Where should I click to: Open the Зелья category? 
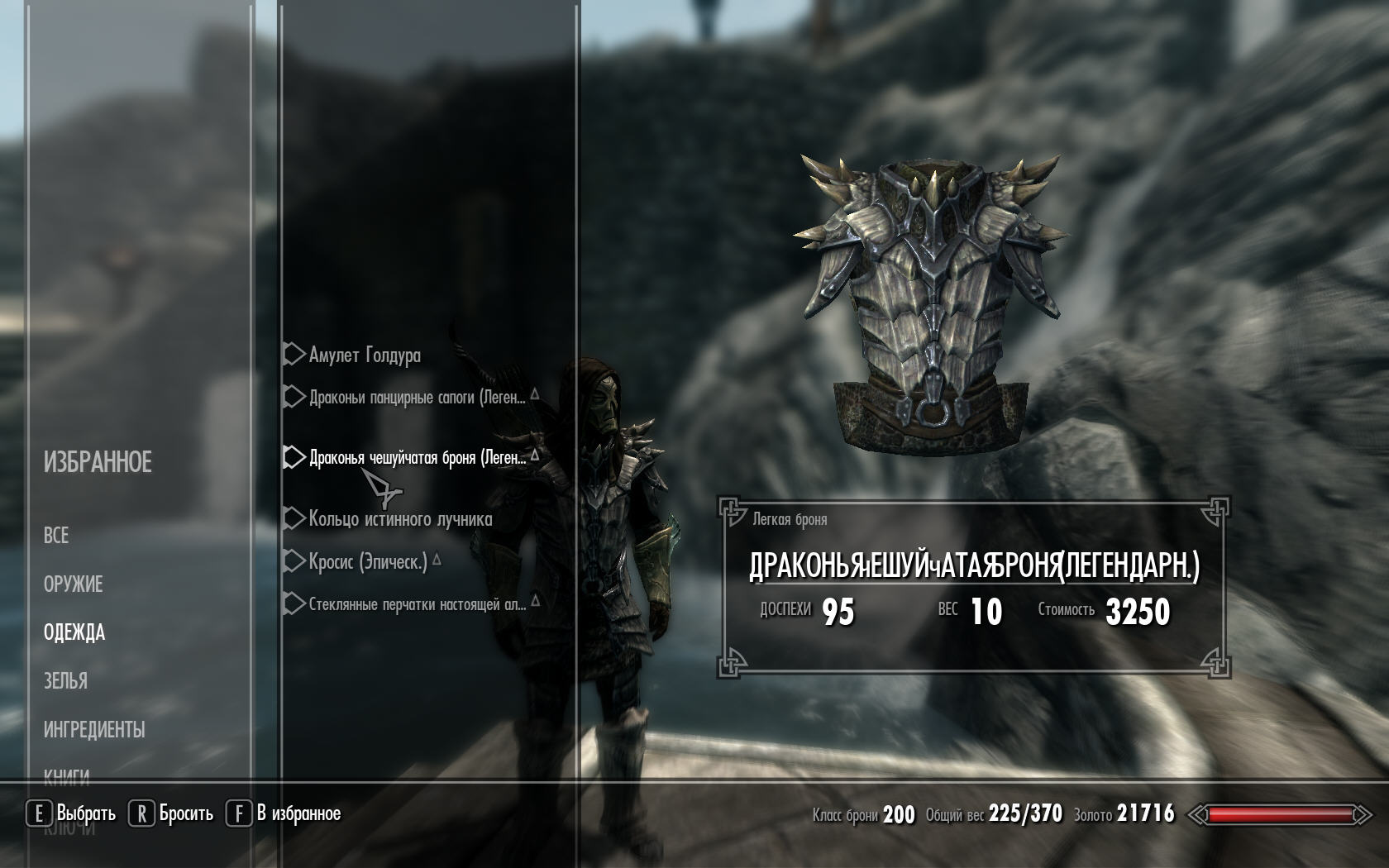[x=65, y=681]
